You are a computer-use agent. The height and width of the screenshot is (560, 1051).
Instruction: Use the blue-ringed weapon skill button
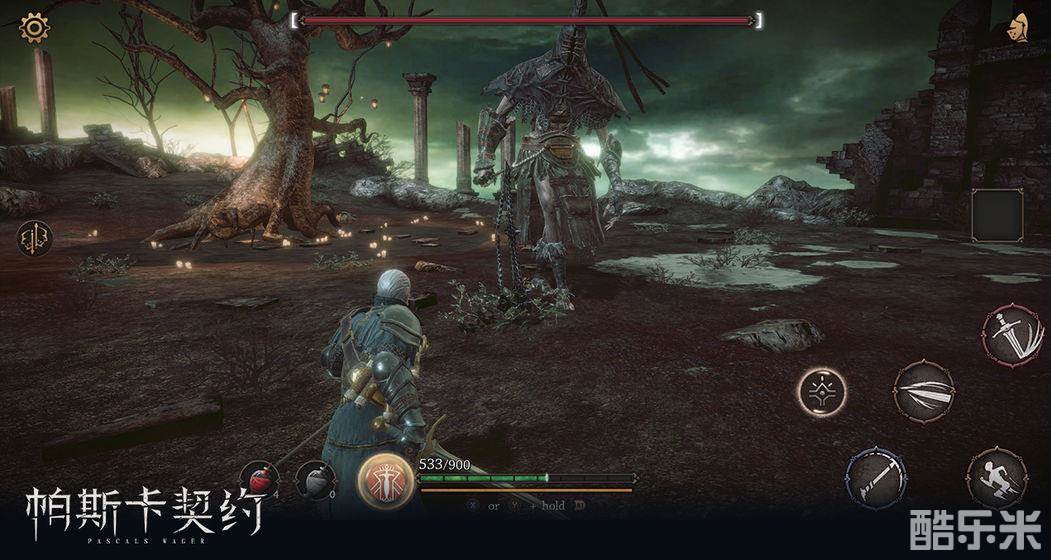point(877,475)
